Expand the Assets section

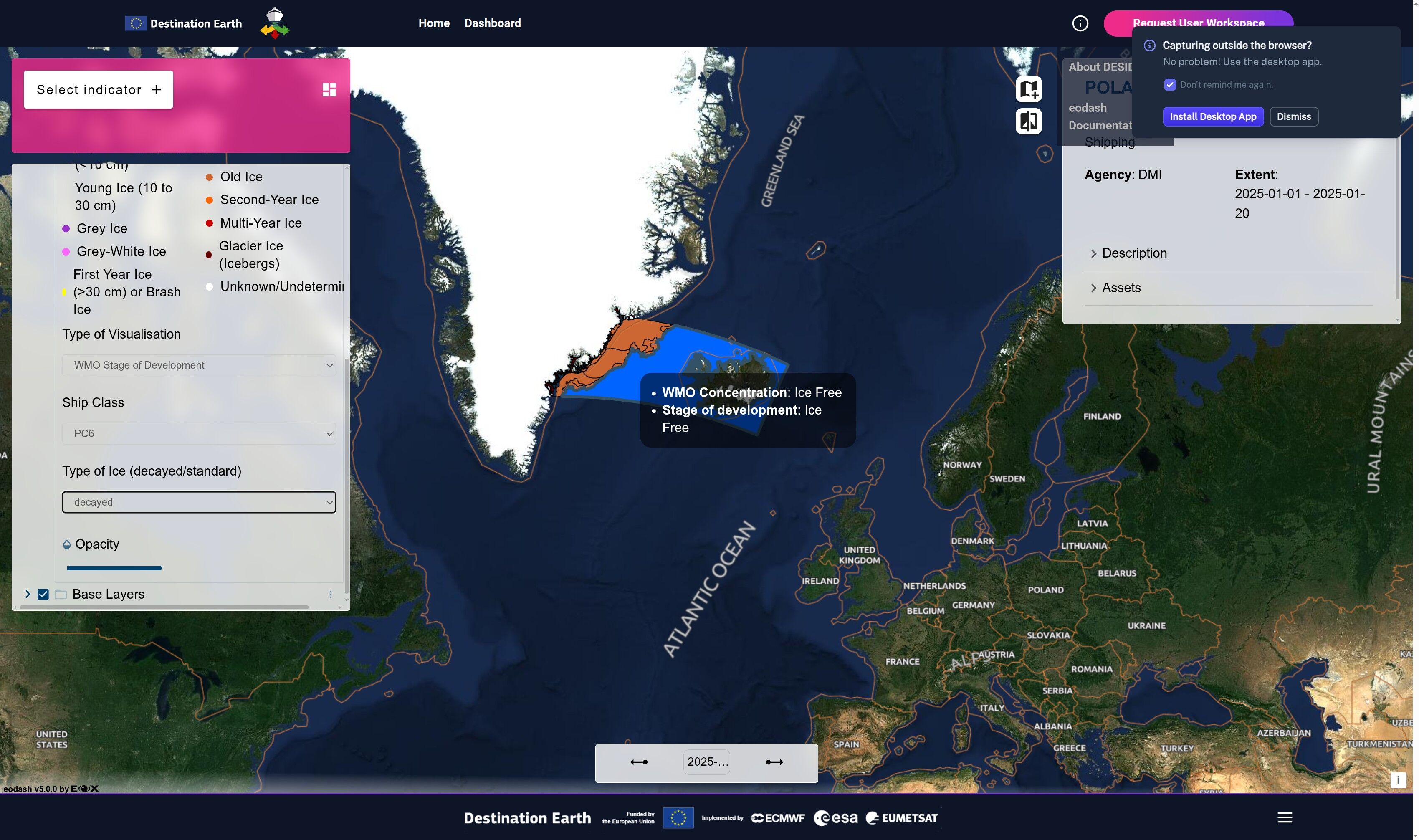(1121, 288)
